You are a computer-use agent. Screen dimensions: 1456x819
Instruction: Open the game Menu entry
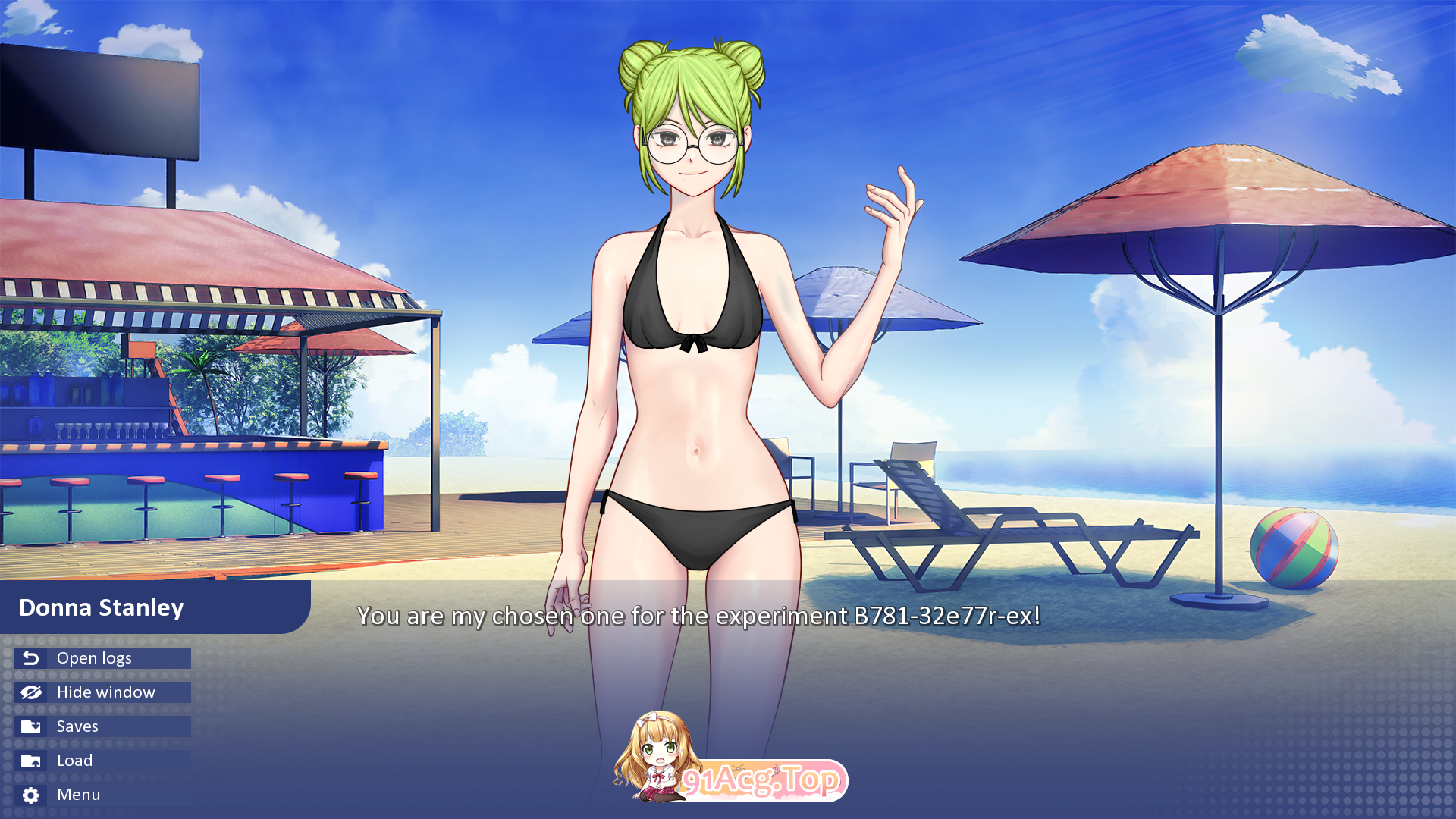click(x=78, y=794)
